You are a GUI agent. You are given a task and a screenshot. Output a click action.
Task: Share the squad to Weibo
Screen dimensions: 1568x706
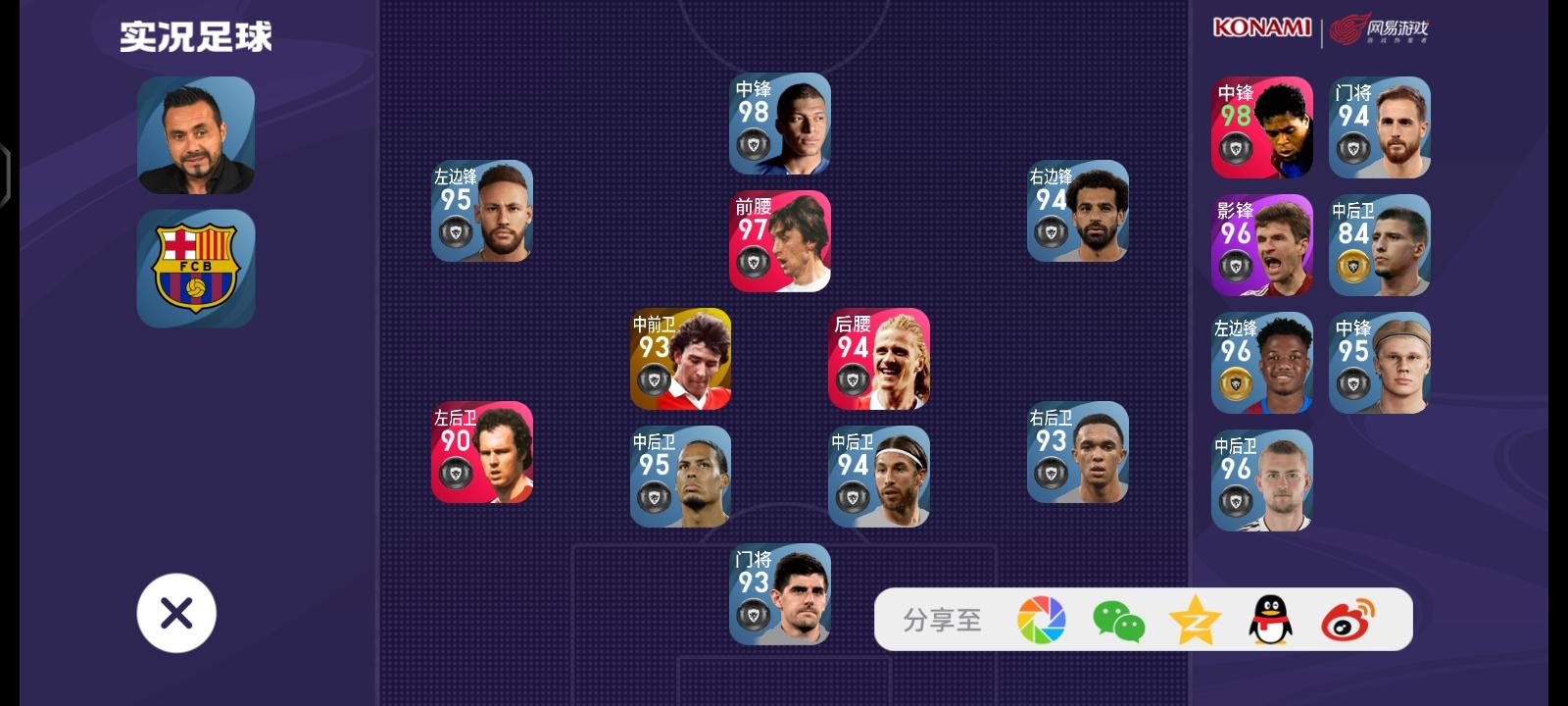pos(1347,619)
